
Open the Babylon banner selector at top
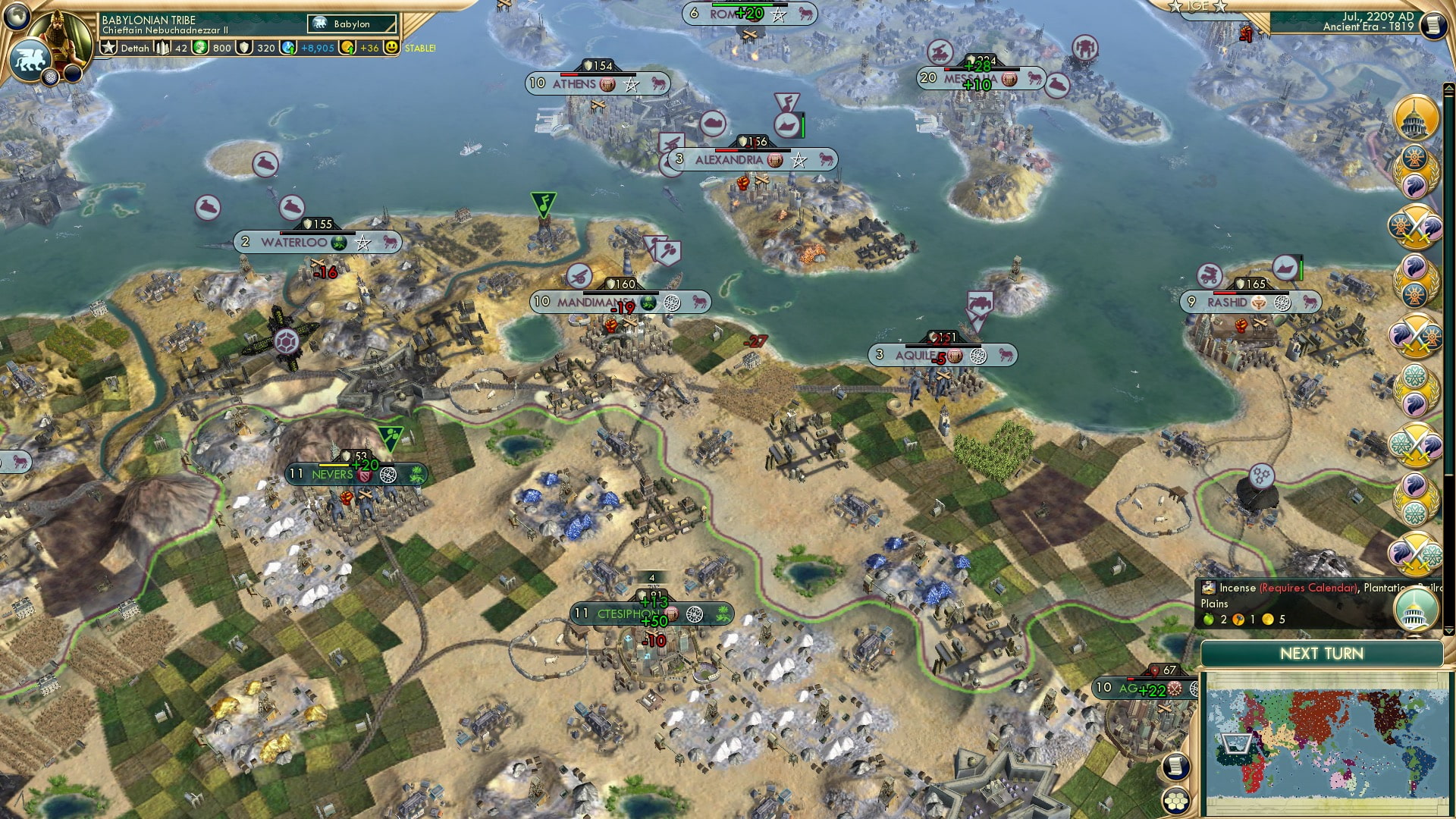(x=350, y=24)
